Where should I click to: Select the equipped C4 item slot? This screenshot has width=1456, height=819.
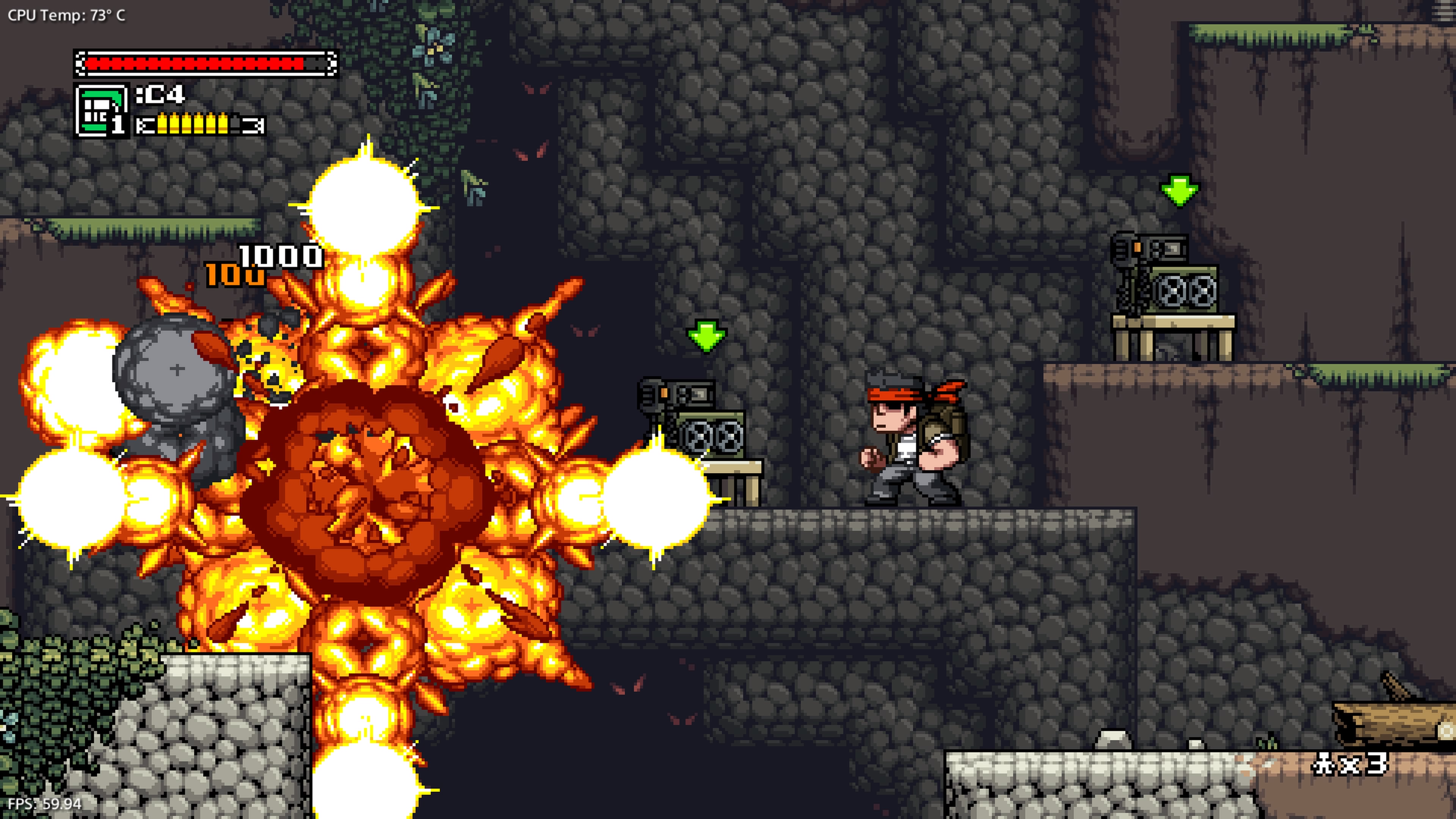pyautogui.click(x=101, y=110)
